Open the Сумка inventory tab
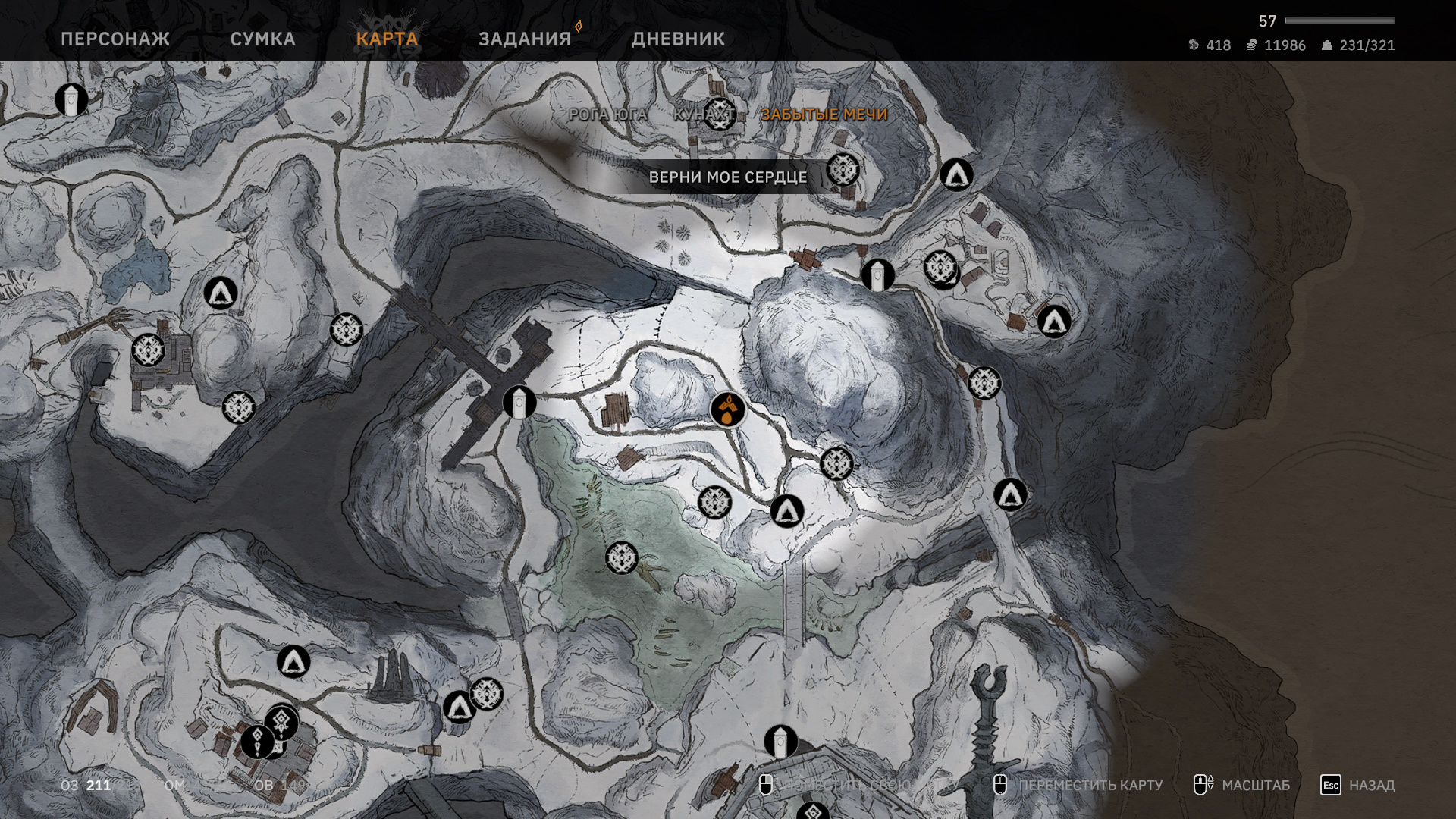Image resolution: width=1456 pixels, height=819 pixels. (x=262, y=39)
